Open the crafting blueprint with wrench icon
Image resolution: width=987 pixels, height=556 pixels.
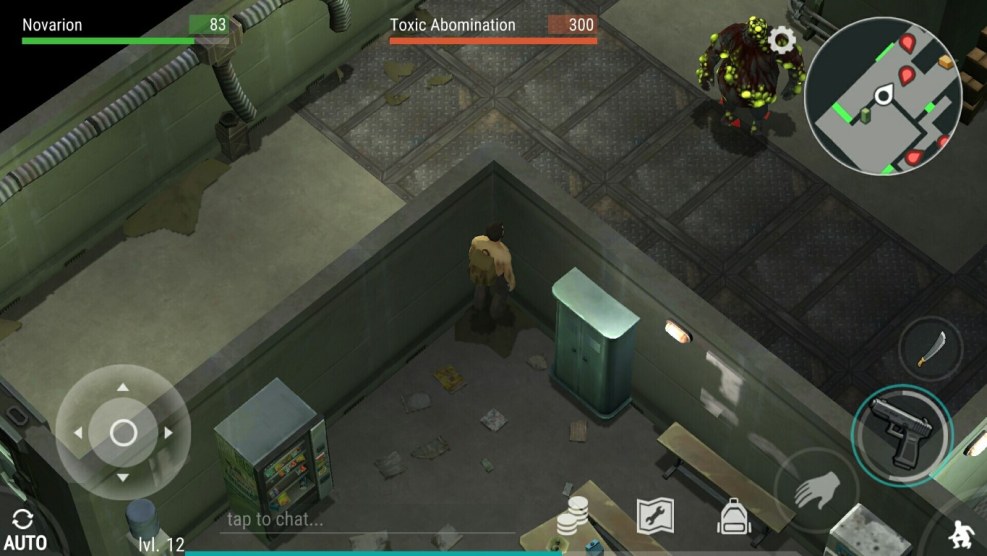coord(655,516)
